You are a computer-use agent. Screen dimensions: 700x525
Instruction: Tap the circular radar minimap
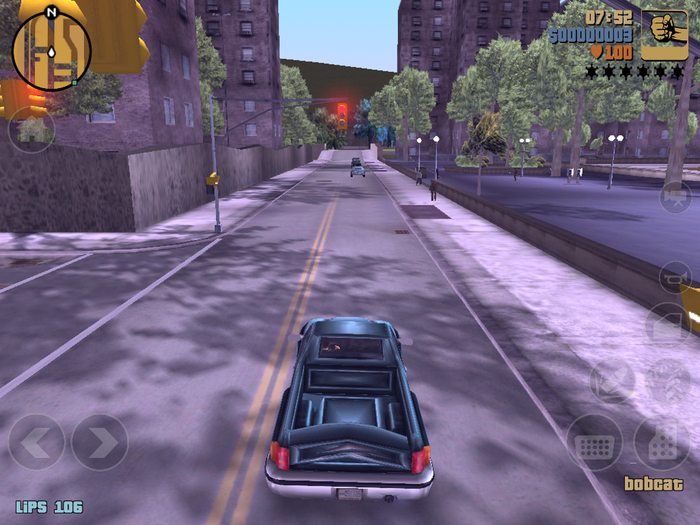coord(51,50)
